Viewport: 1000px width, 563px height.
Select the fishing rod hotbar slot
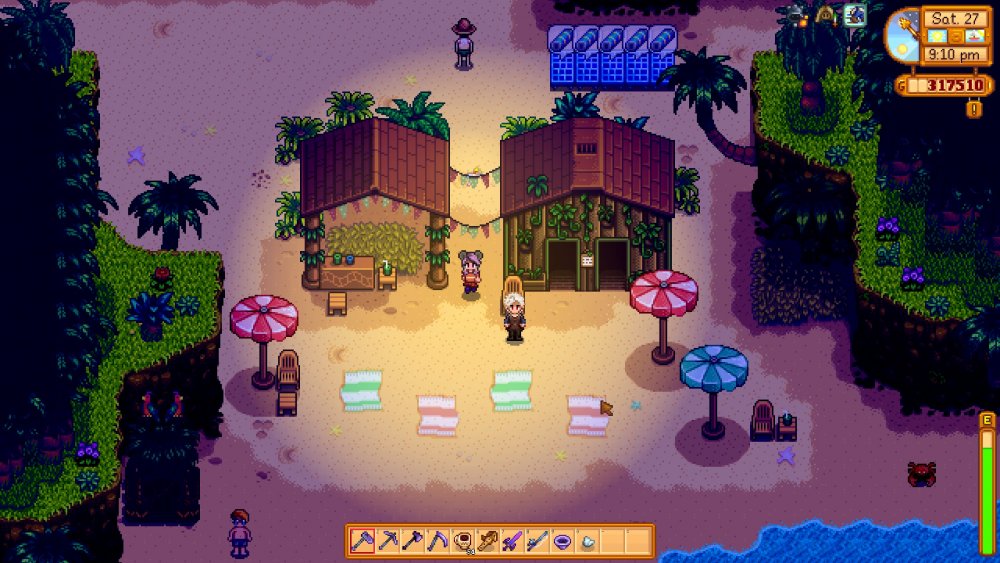click(537, 541)
